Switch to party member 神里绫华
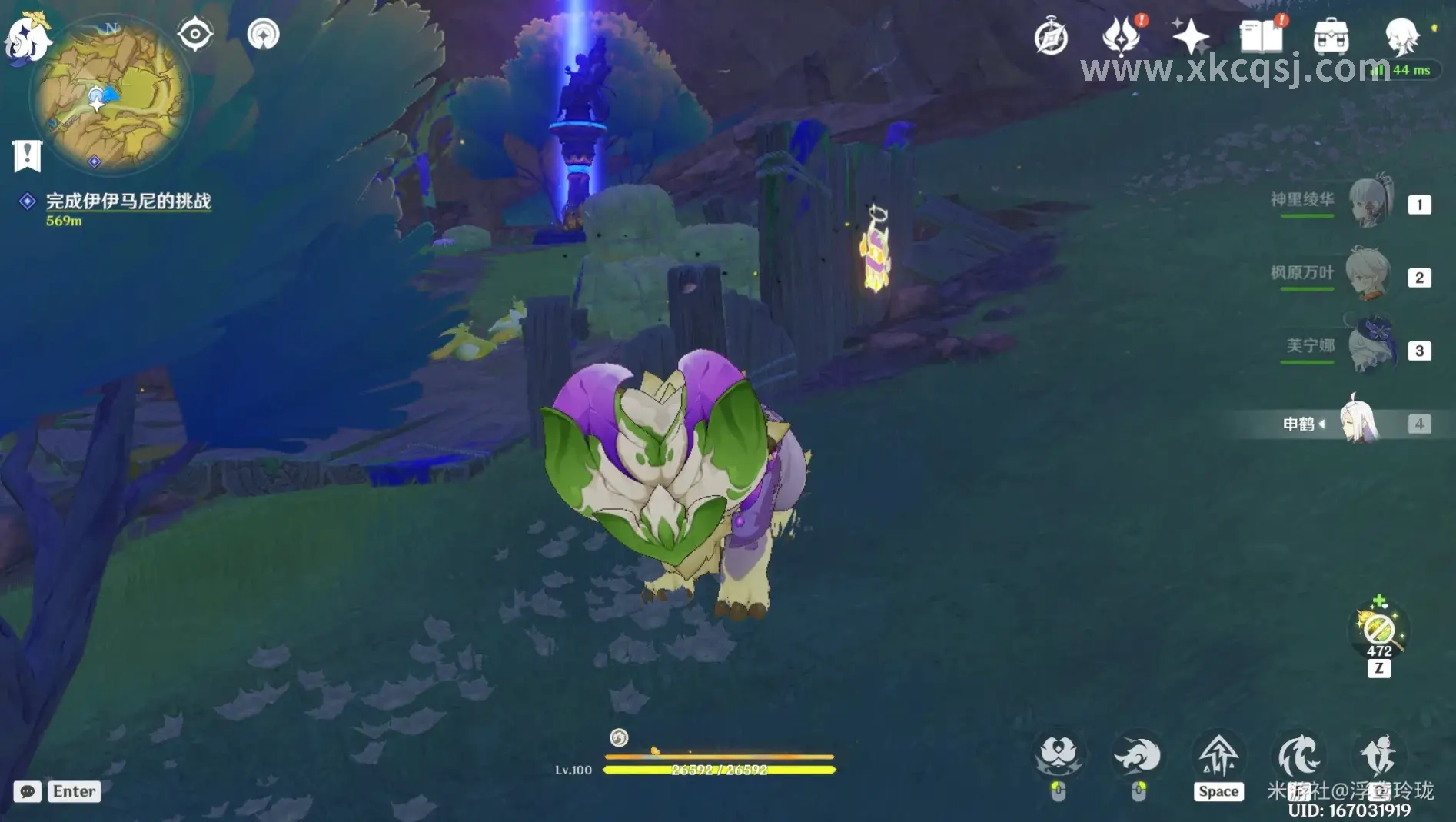The image size is (1456, 822). tap(1370, 202)
